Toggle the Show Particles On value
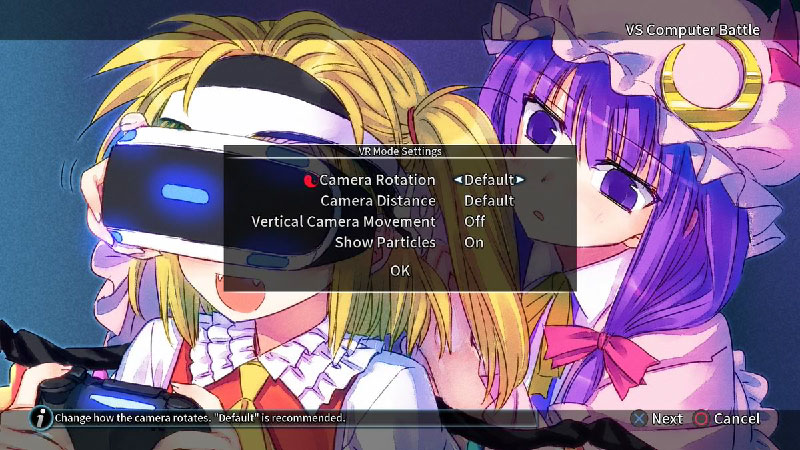 pyautogui.click(x=474, y=242)
